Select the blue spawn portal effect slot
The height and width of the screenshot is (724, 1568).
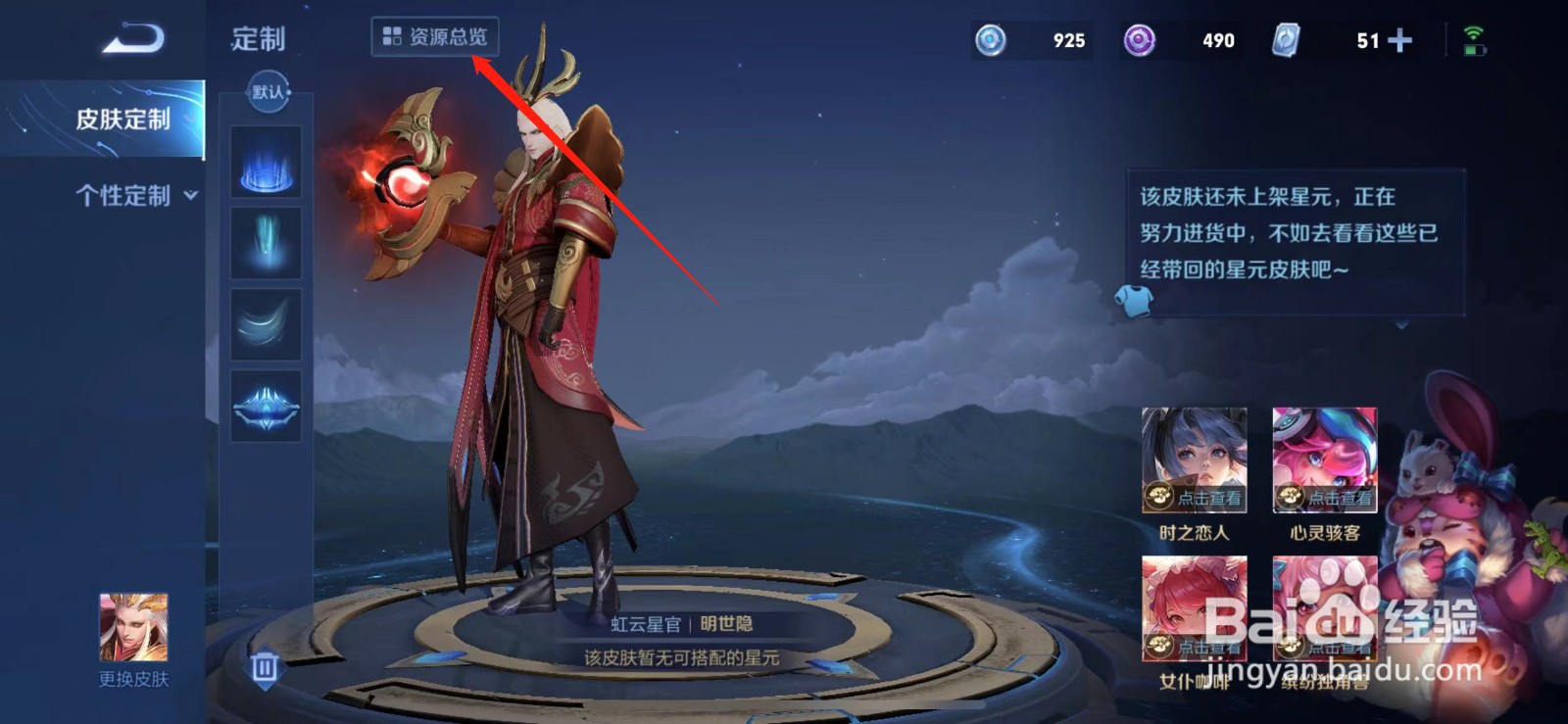point(266,167)
